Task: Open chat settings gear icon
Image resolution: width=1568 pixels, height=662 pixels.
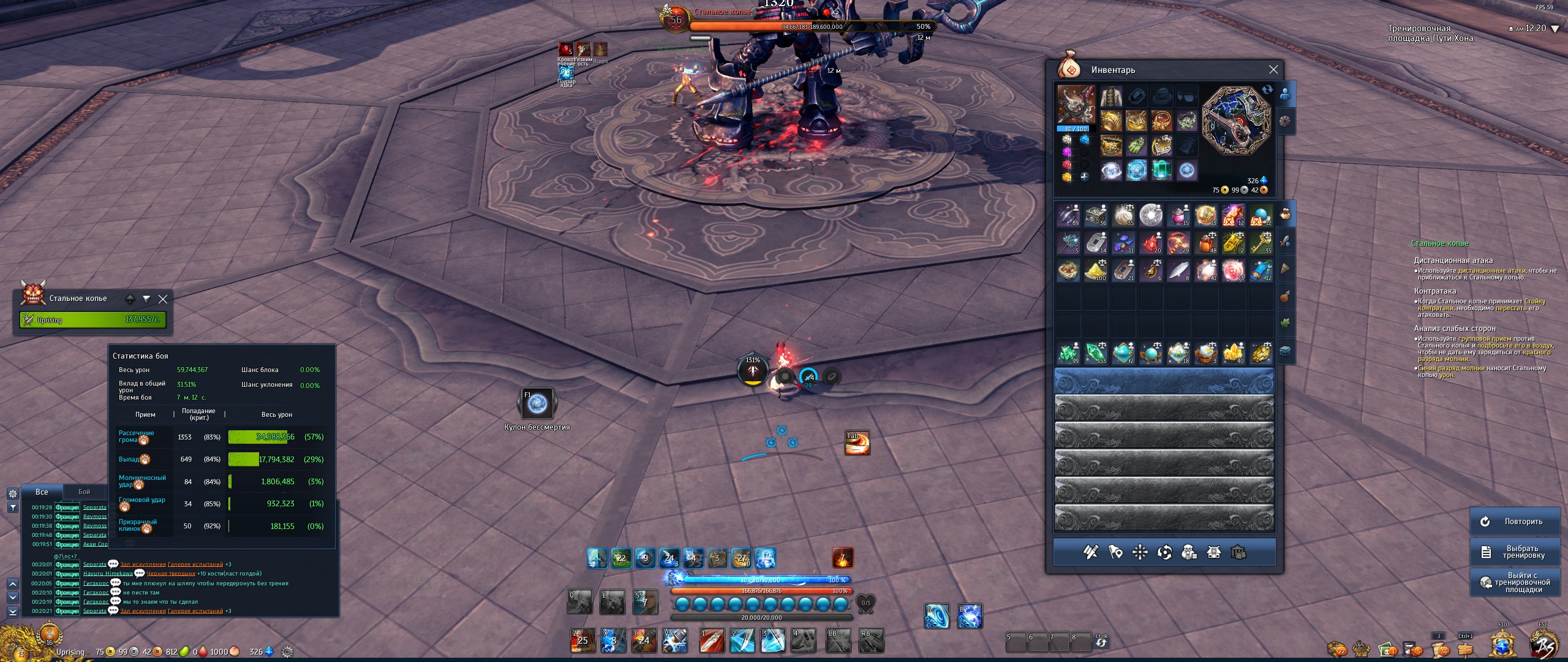Action: point(12,494)
